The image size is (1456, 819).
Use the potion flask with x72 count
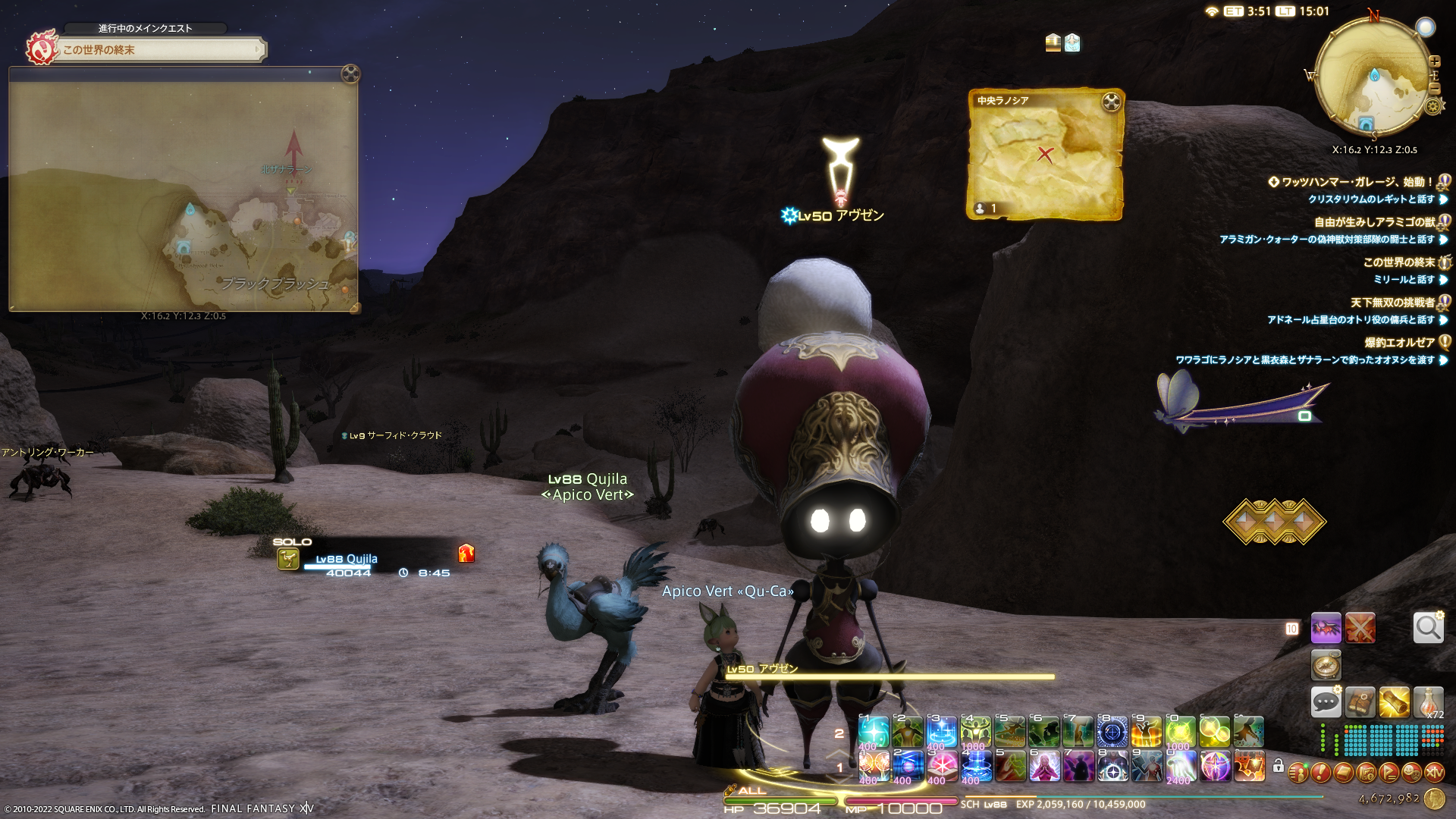coord(1428,702)
